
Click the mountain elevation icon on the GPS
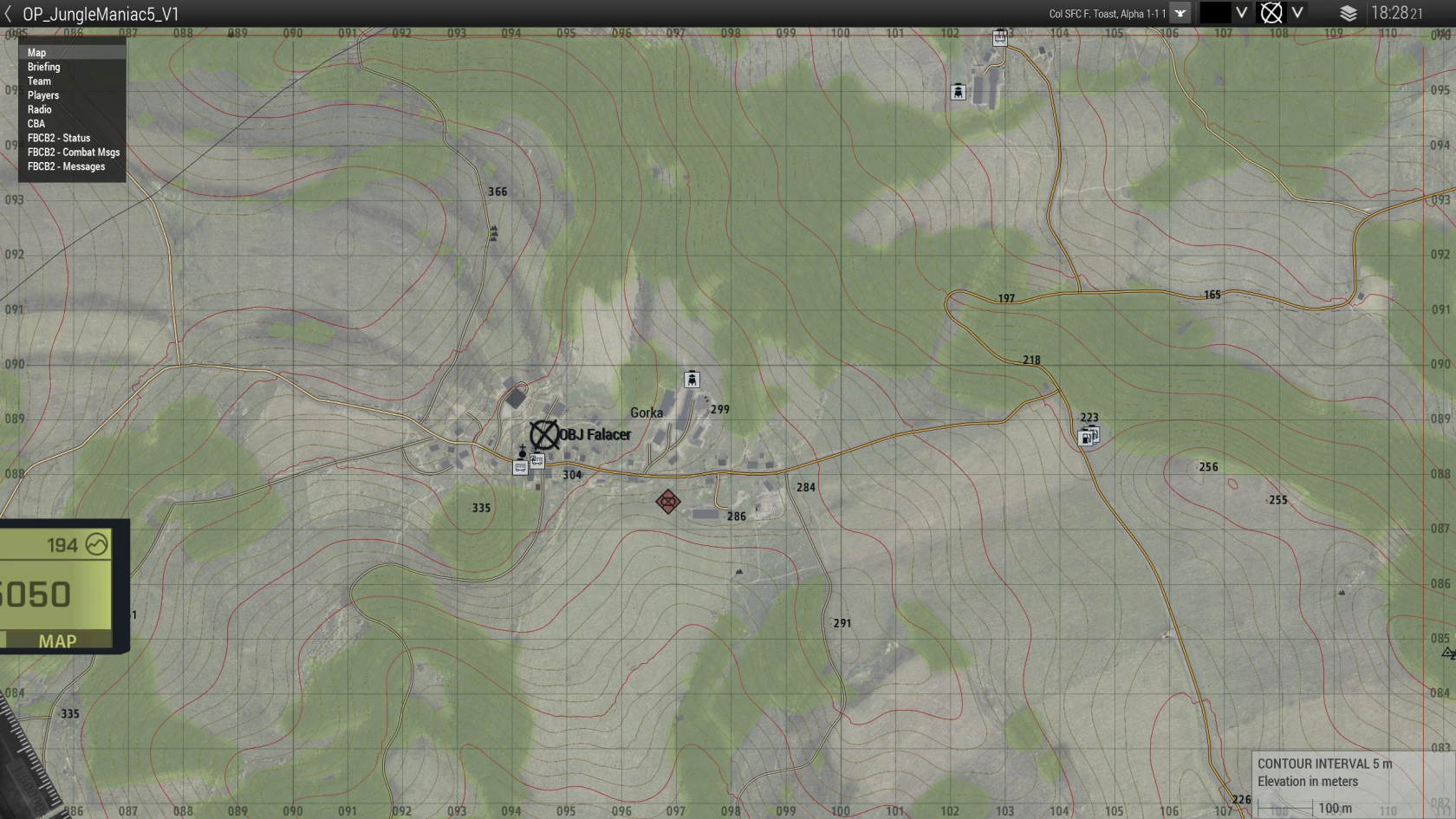coord(95,544)
